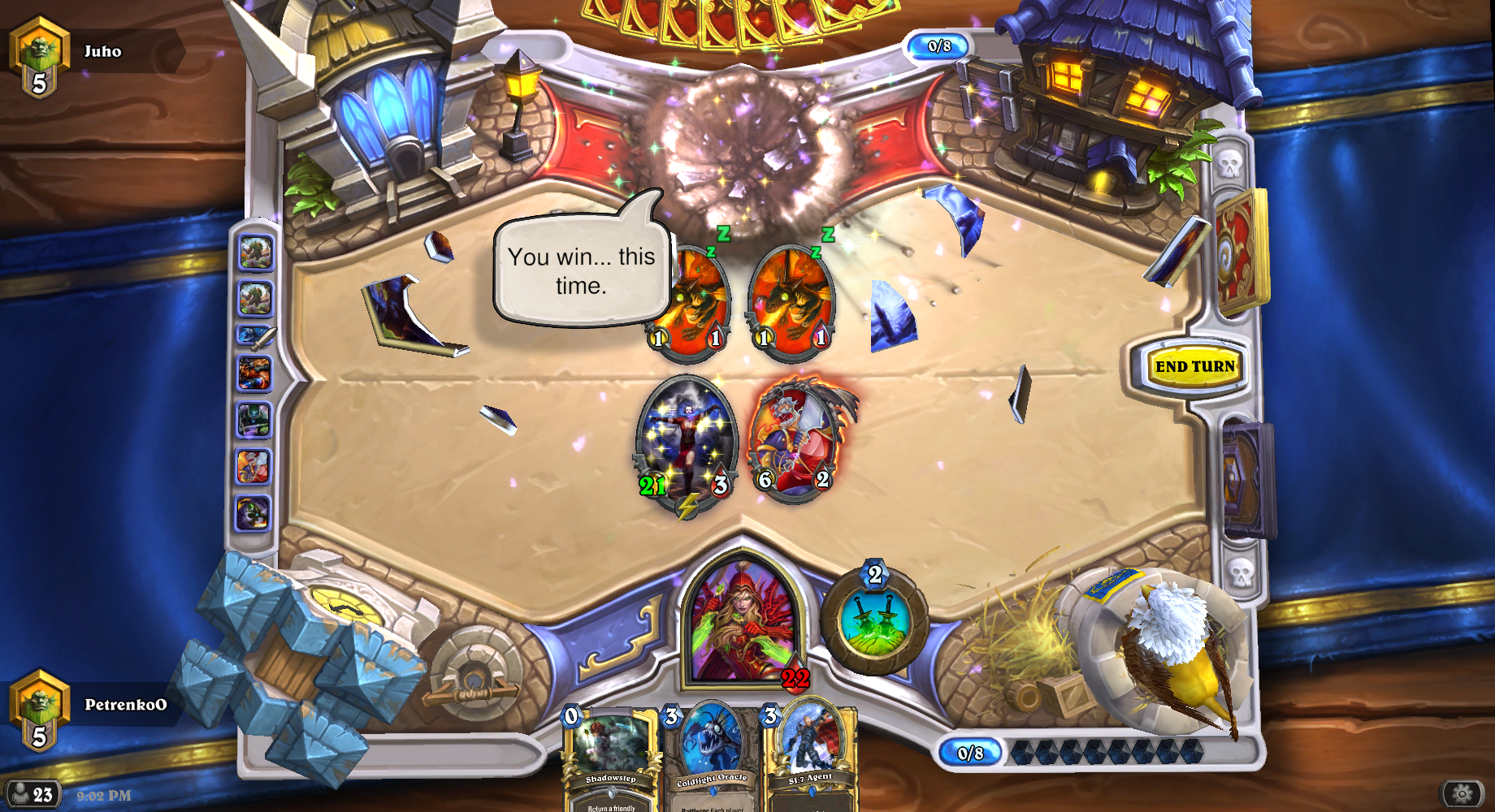Select the Valeera hero portrait

pyautogui.click(x=743, y=620)
